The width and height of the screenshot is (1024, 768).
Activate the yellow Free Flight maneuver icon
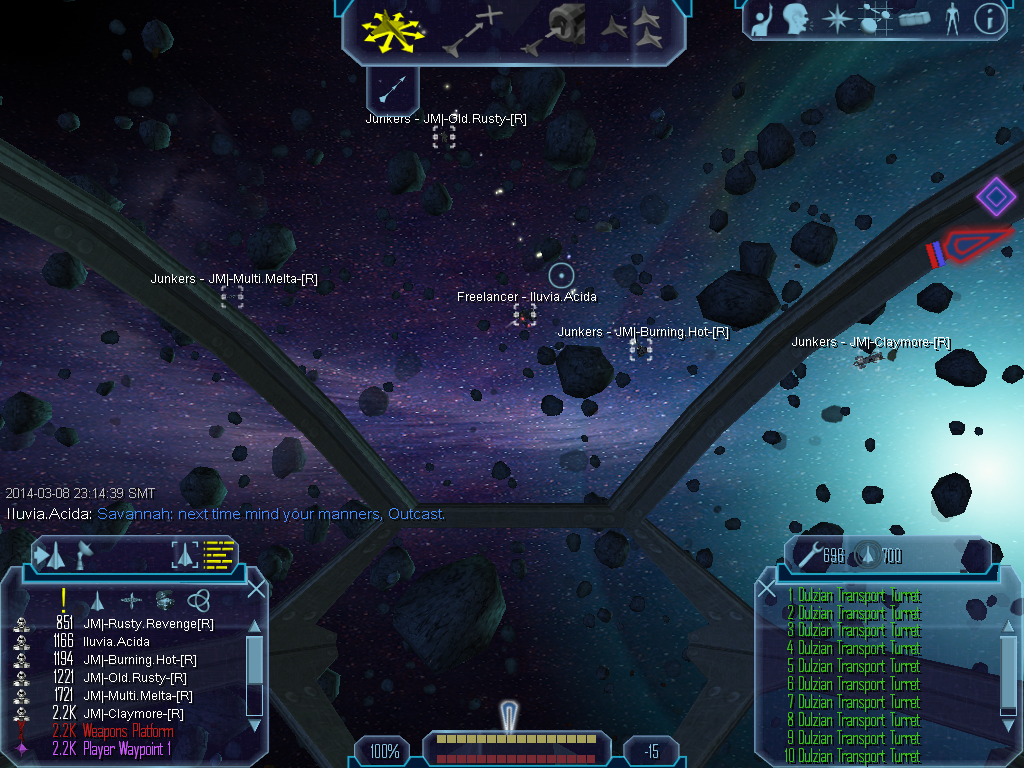(393, 30)
